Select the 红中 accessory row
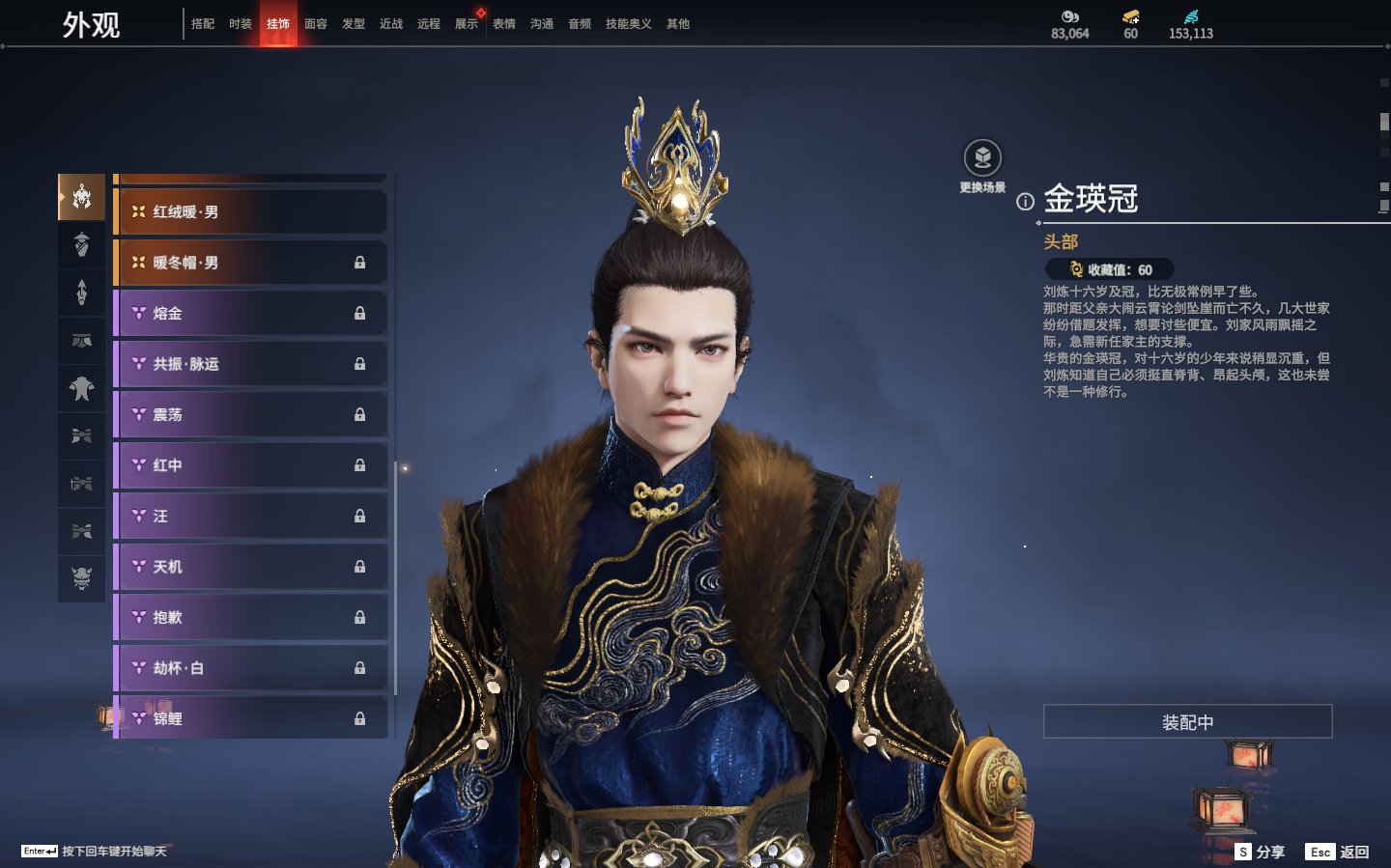 point(251,465)
